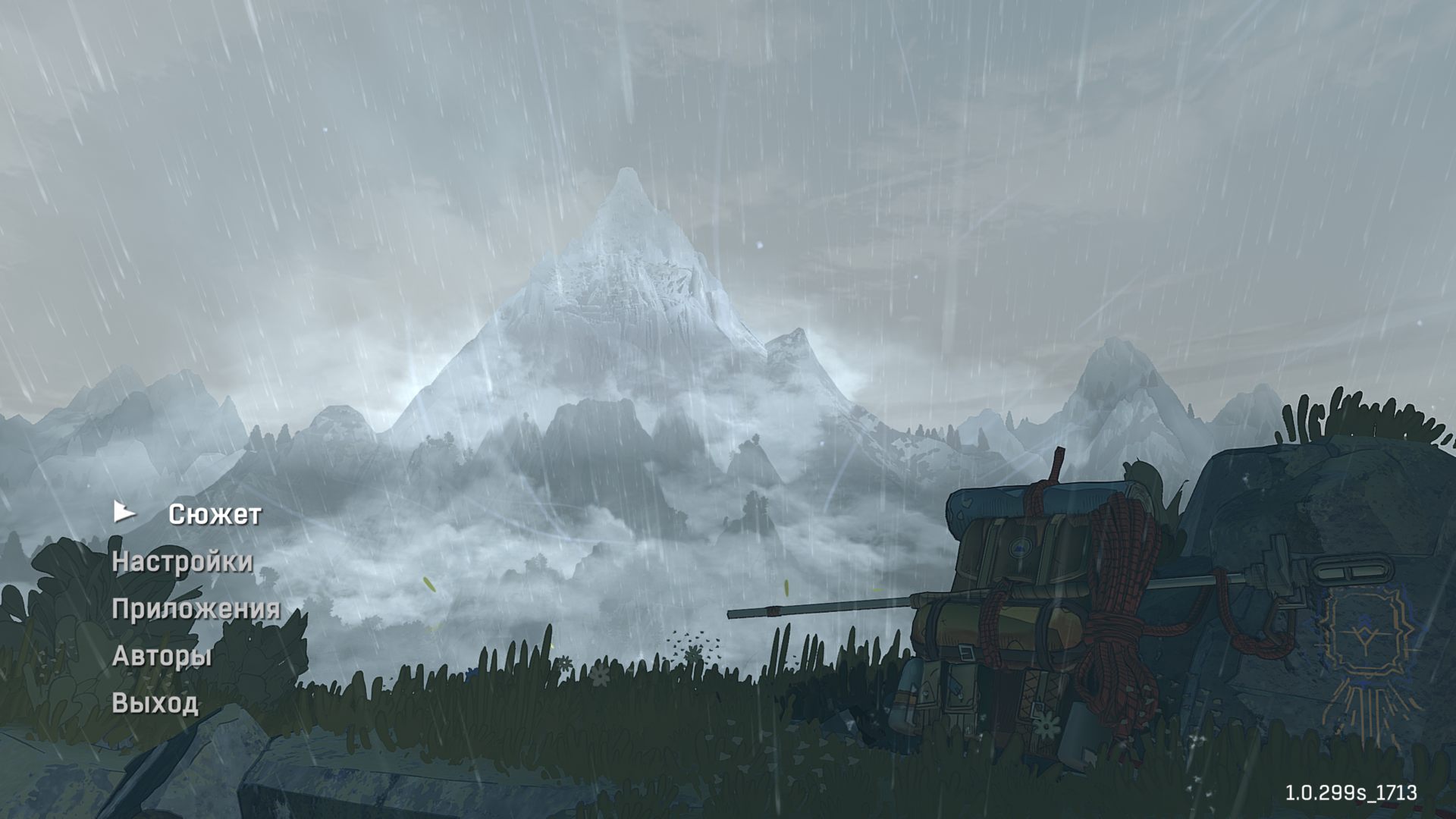Click the buckle strap on the backpack
The height and width of the screenshot is (819, 1456).
coord(966,651)
